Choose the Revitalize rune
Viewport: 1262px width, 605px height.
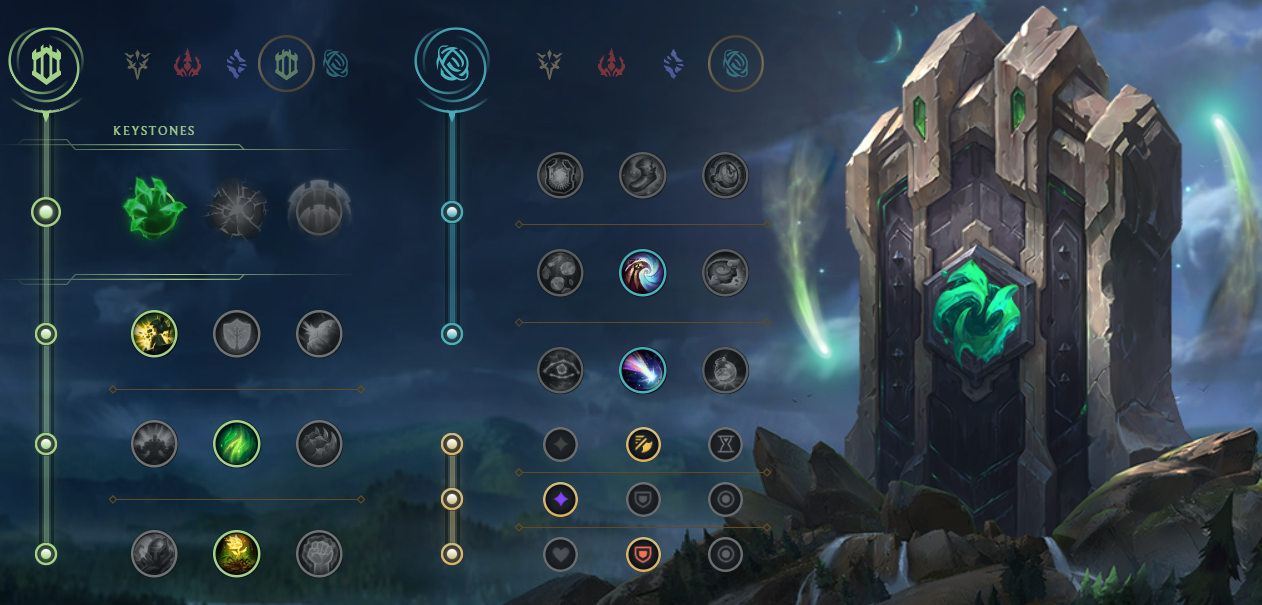pos(237,554)
